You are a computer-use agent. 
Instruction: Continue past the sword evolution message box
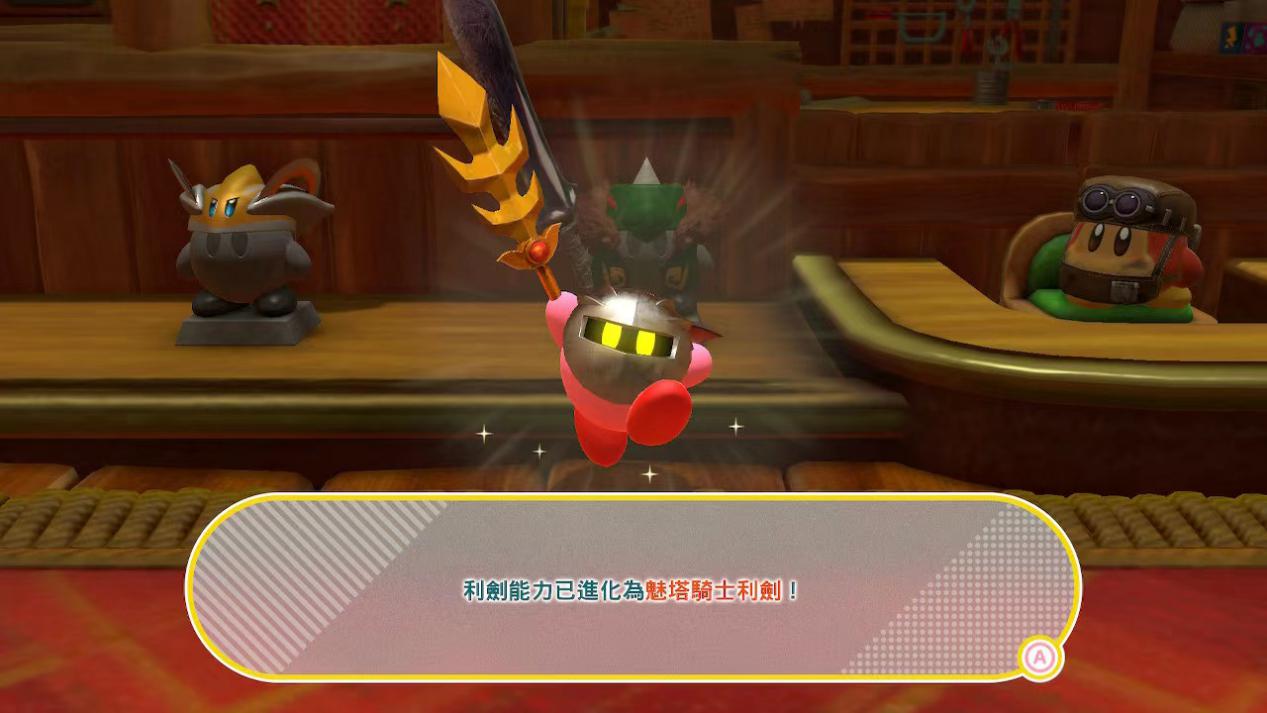1040,658
